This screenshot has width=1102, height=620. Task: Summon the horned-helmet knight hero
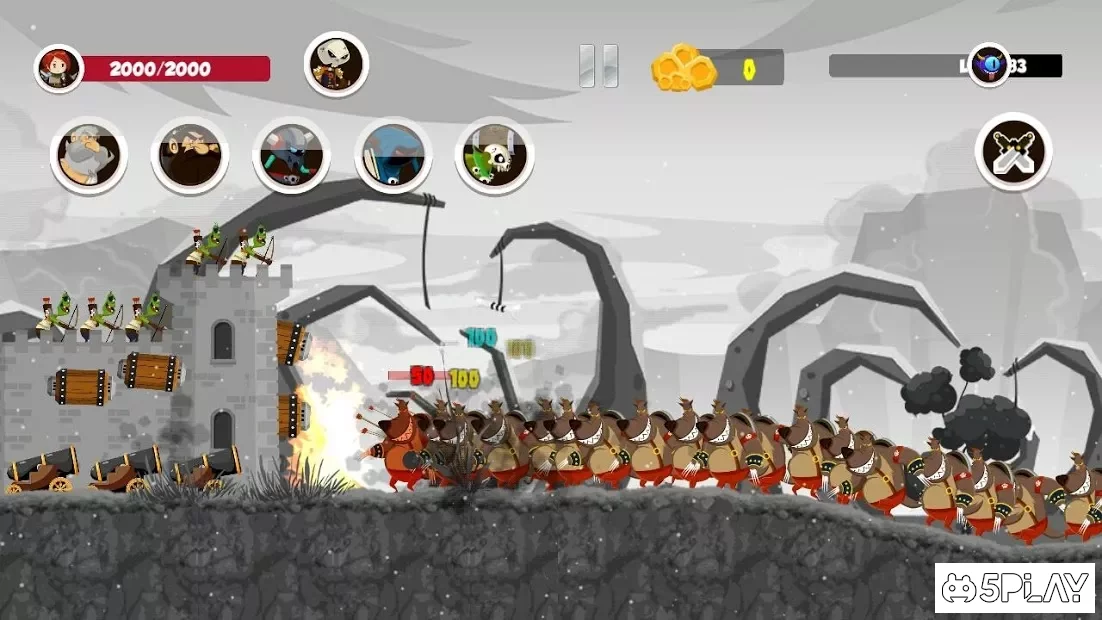click(x=291, y=156)
